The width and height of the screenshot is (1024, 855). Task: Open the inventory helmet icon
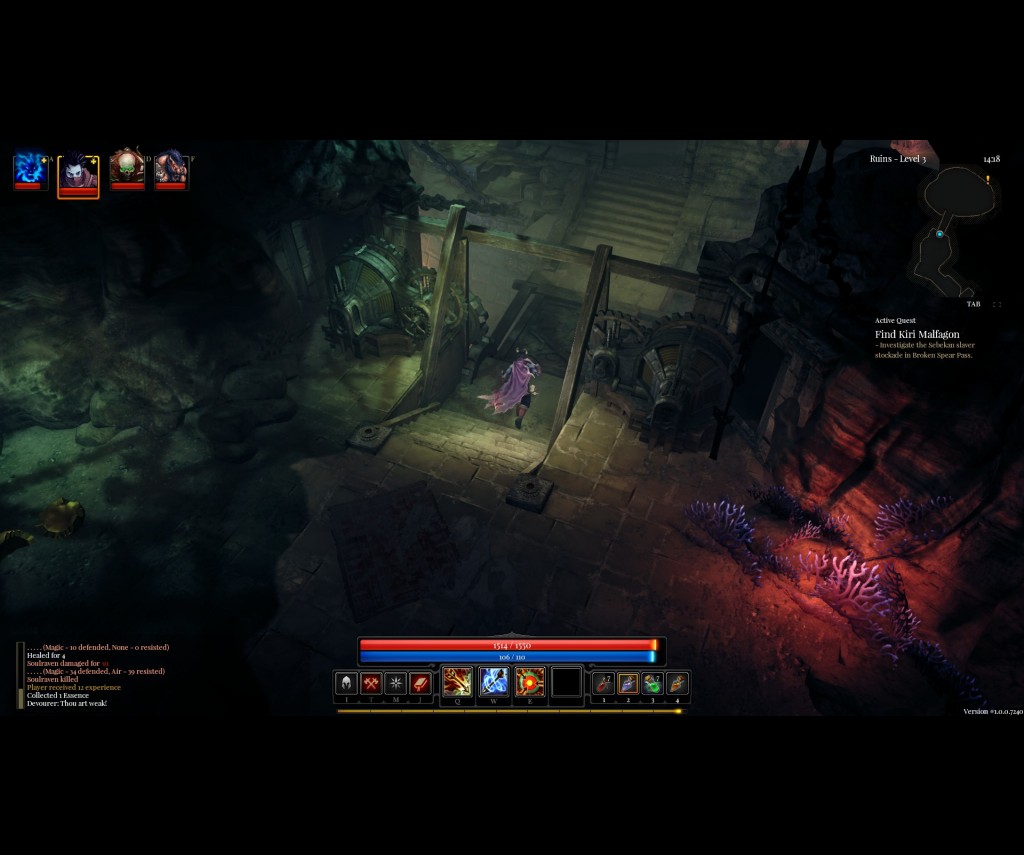tap(347, 684)
